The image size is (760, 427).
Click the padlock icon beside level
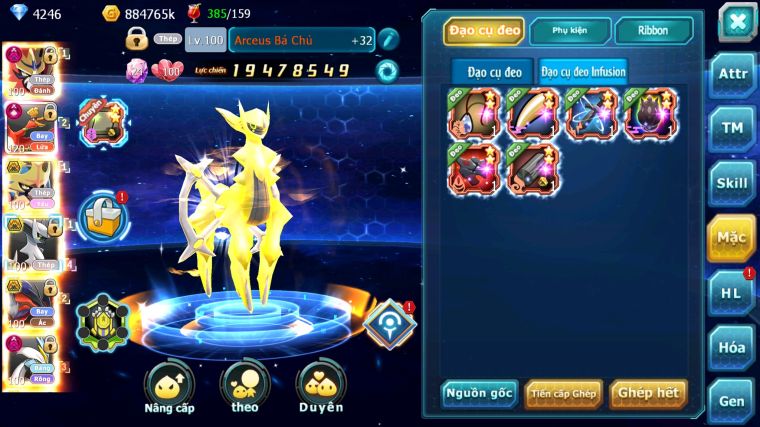click(137, 39)
